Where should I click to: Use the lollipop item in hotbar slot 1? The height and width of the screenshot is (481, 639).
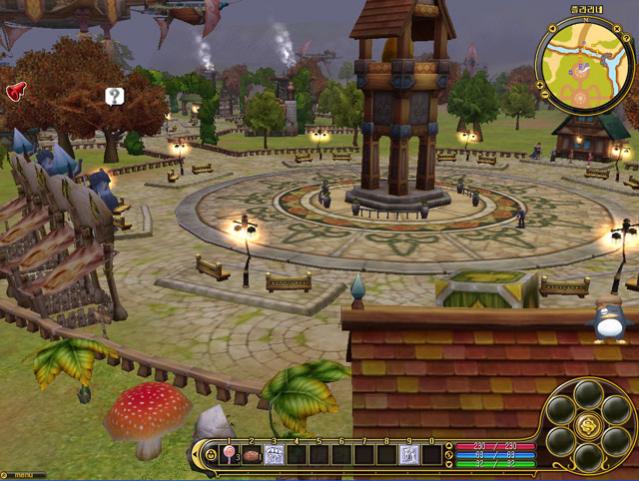coord(229,455)
